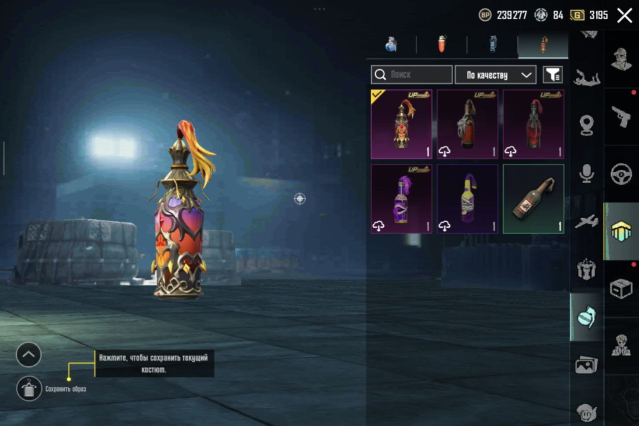The width and height of the screenshot is (639, 426).
Task: Expand the up-arrow circle button
Action: point(29,353)
